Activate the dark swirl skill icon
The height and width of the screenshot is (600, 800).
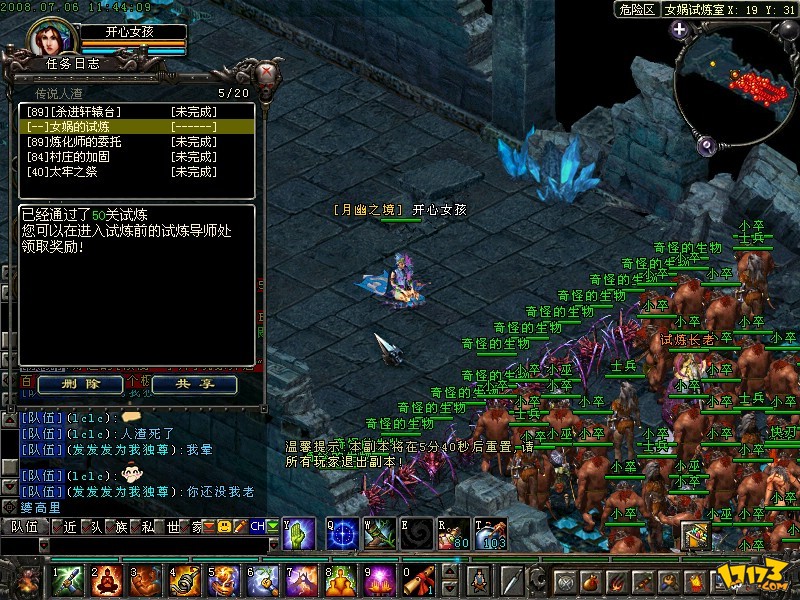[417, 532]
